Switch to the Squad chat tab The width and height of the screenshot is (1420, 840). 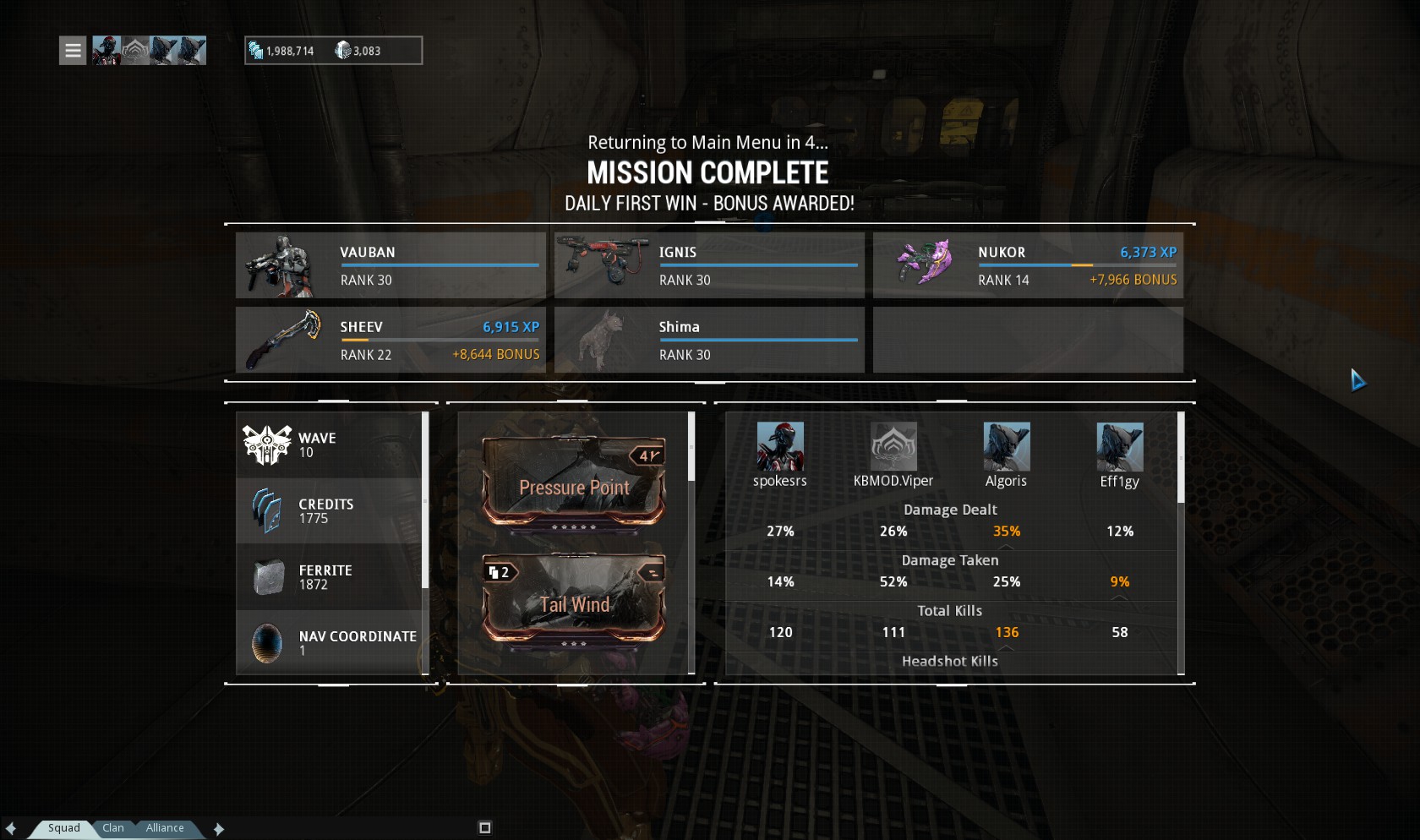(x=63, y=828)
